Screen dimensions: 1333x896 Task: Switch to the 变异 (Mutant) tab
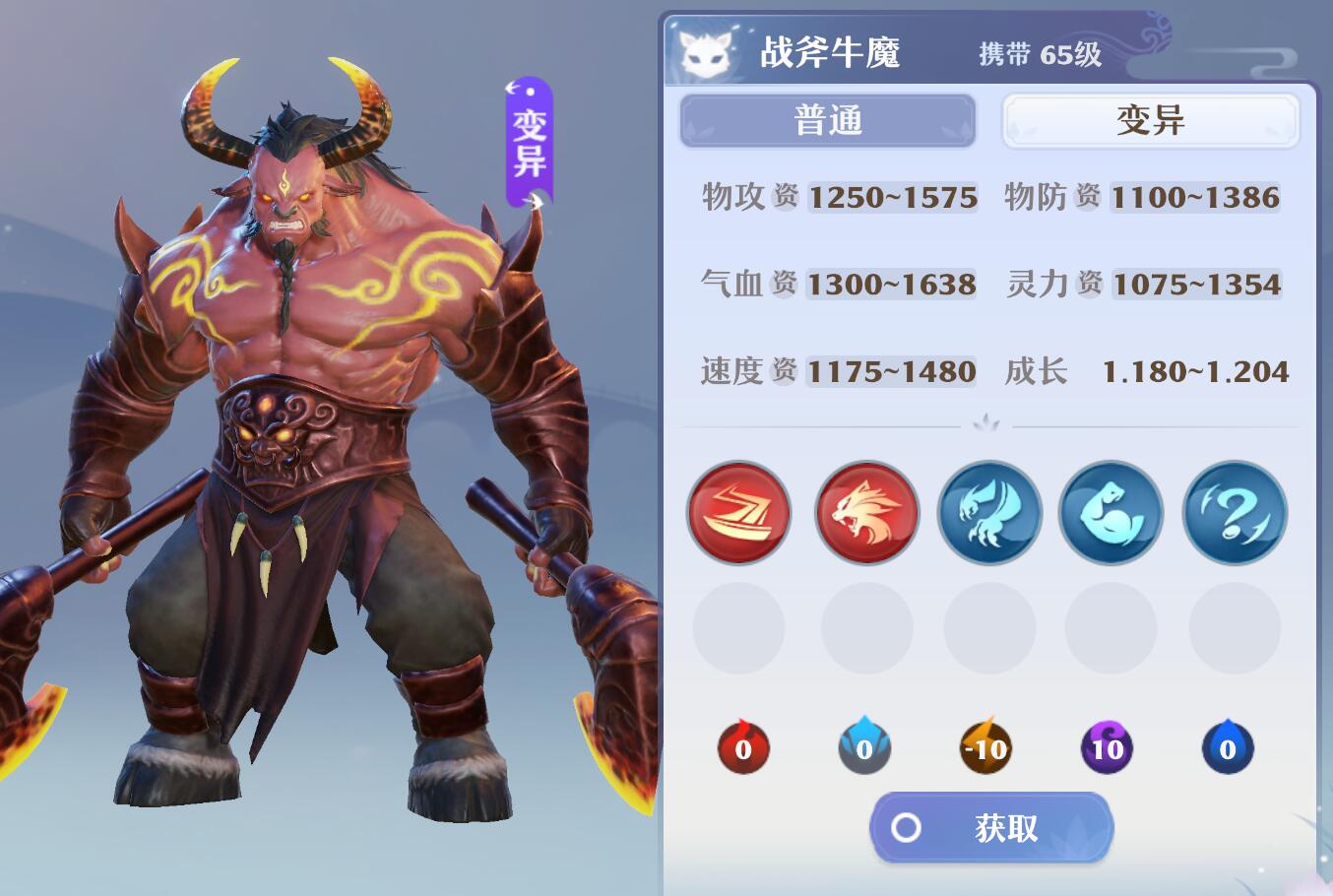click(x=1150, y=120)
